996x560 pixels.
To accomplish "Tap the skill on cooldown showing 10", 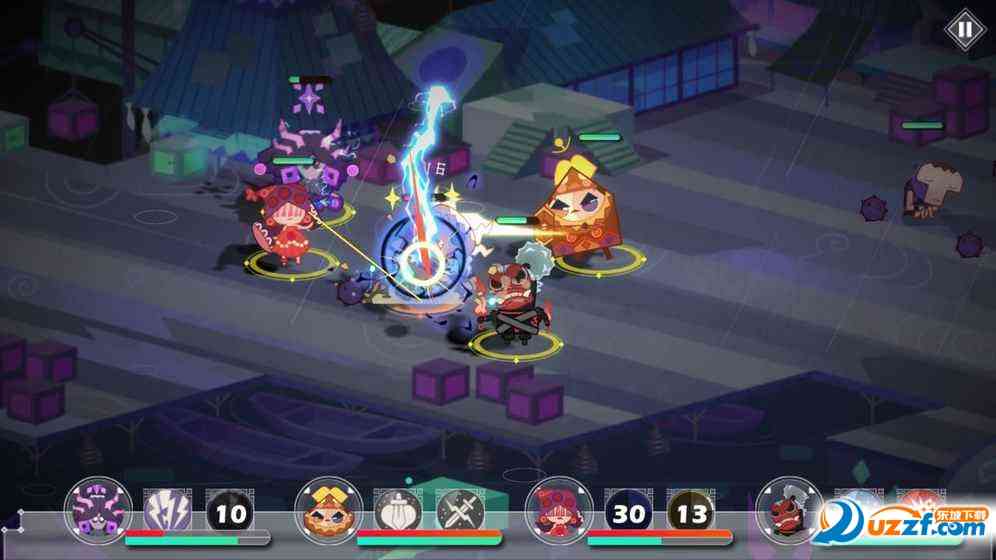I will click(230, 514).
